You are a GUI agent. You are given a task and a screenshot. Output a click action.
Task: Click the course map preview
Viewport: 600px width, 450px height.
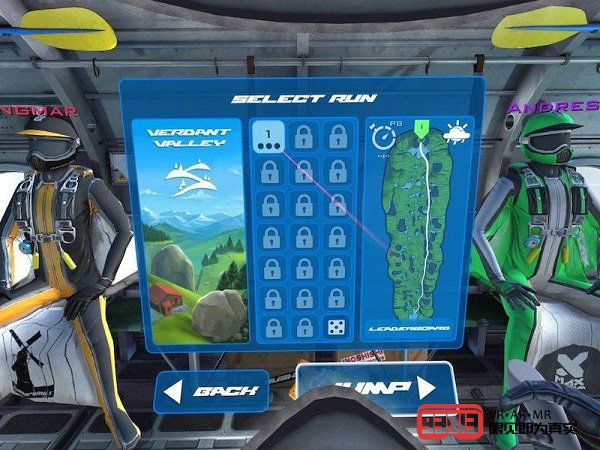[x=422, y=230]
